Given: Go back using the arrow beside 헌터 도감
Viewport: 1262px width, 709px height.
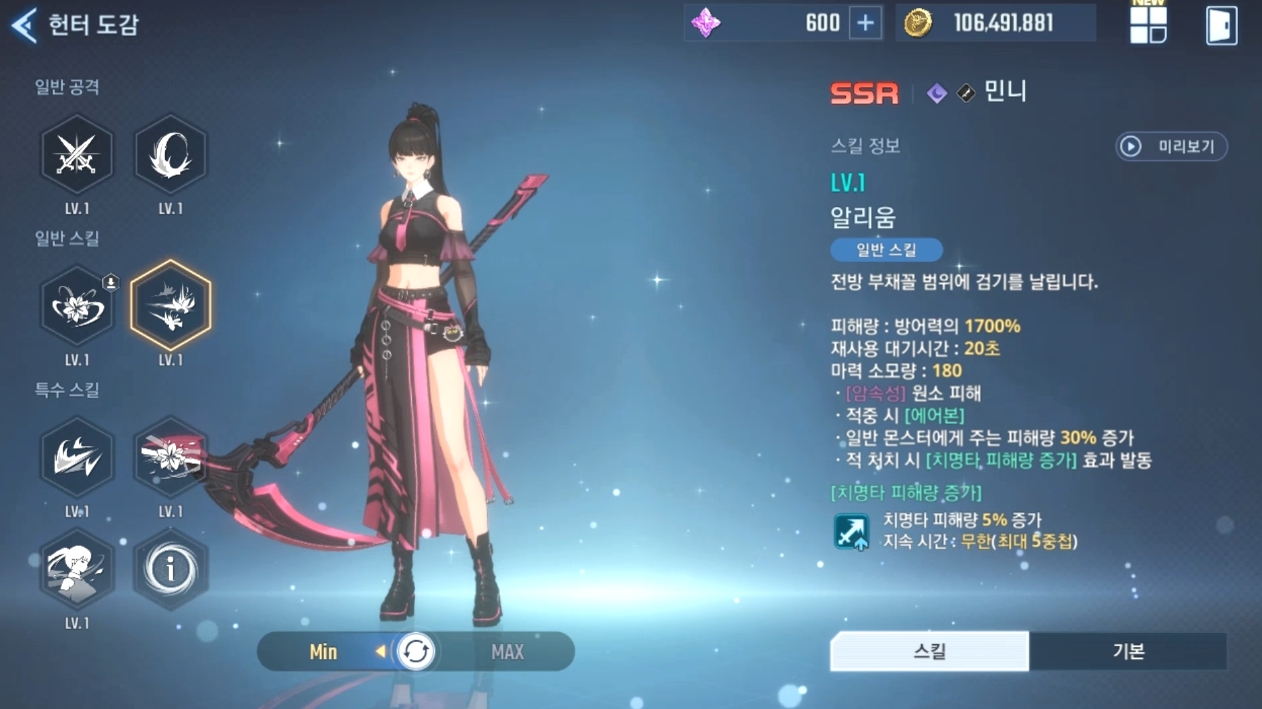Looking at the screenshot, I should point(24,25).
